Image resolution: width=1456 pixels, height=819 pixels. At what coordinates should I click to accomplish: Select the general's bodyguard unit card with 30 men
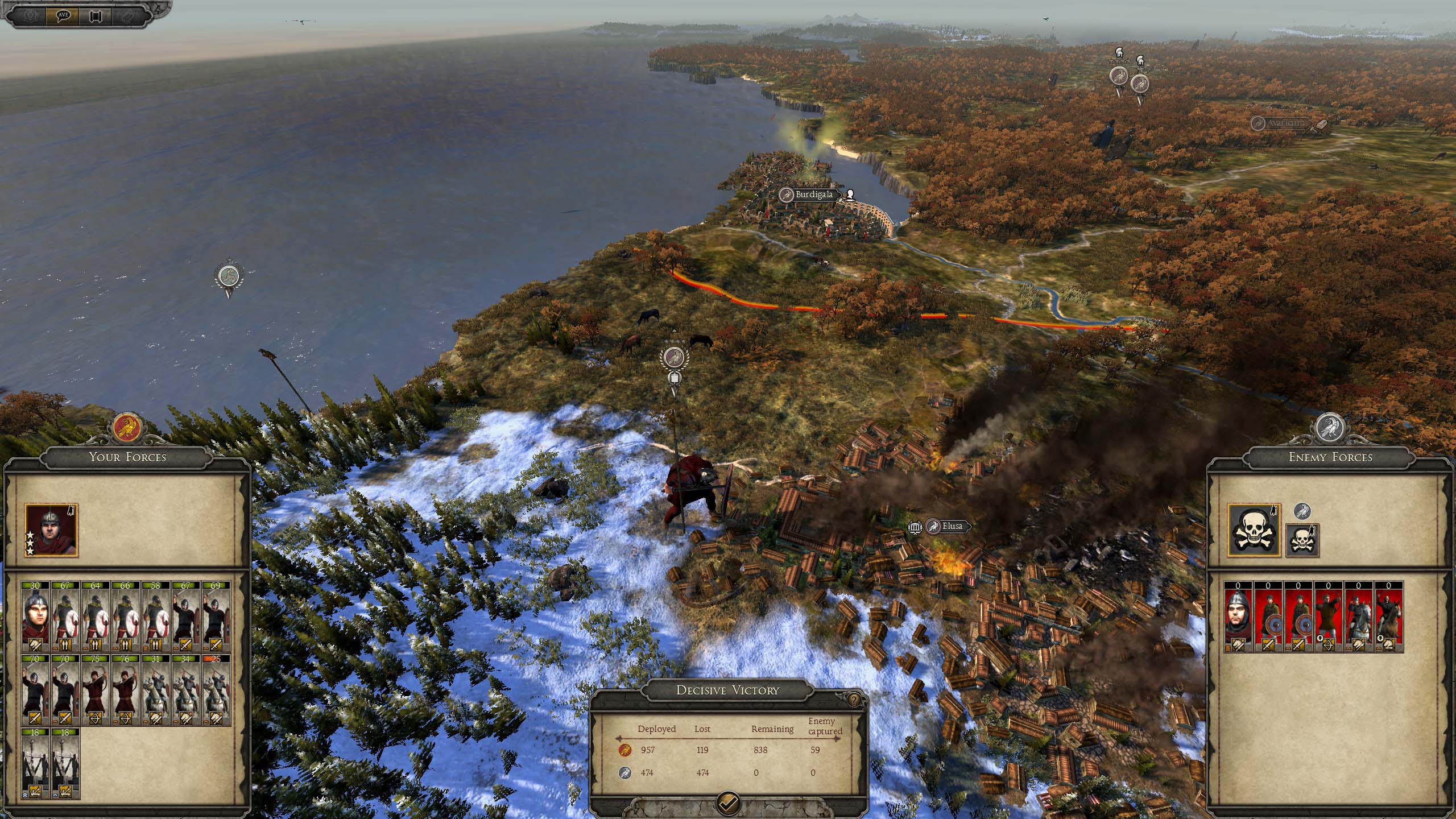(36, 616)
